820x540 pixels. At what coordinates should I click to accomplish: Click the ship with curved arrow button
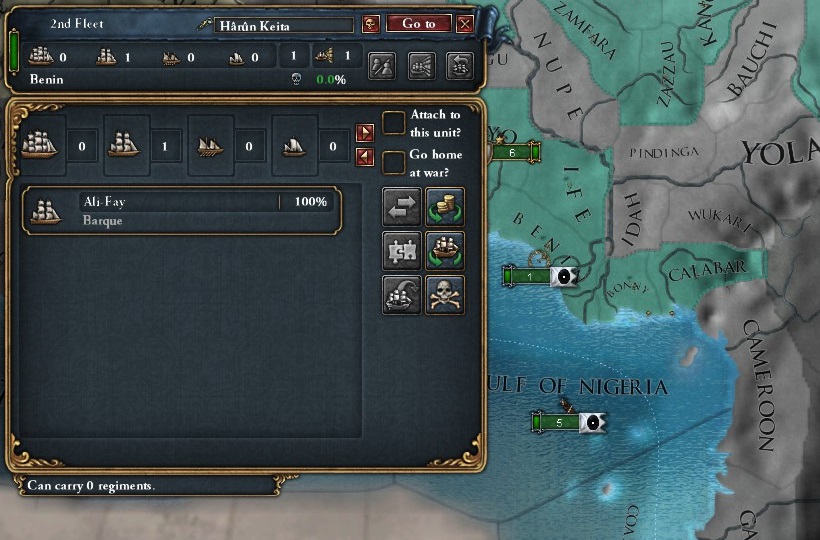[x=402, y=295]
